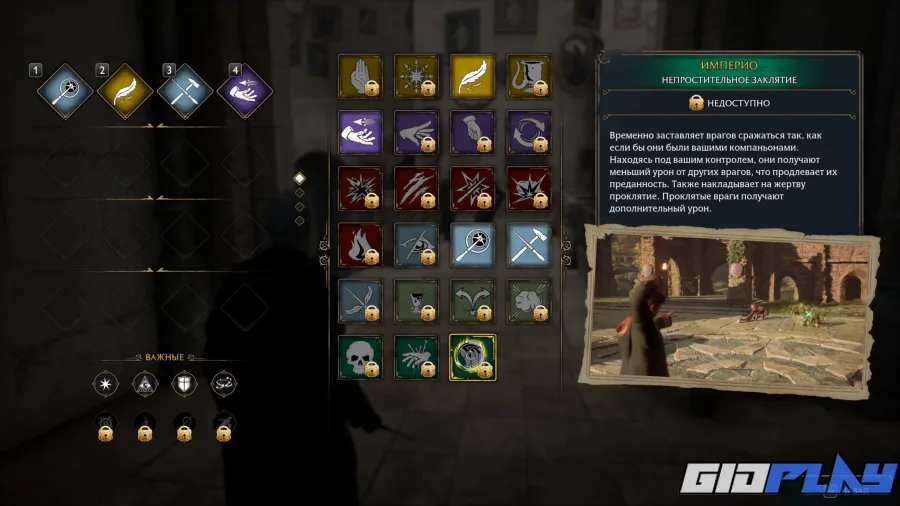
Task: Open spell slot 3 with the hammers
Action: (x=185, y=92)
